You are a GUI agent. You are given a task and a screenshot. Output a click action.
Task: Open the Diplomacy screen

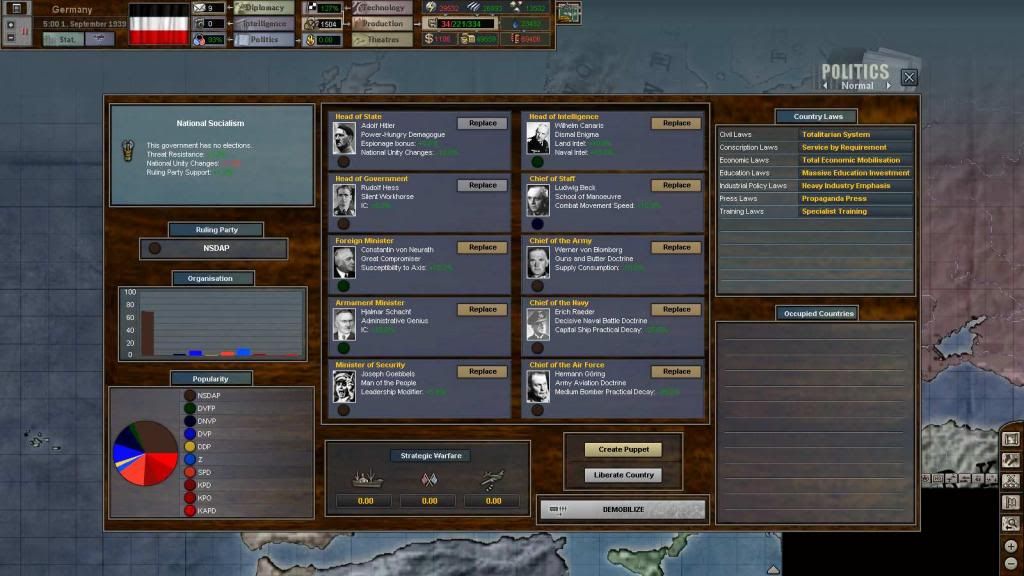(x=265, y=8)
